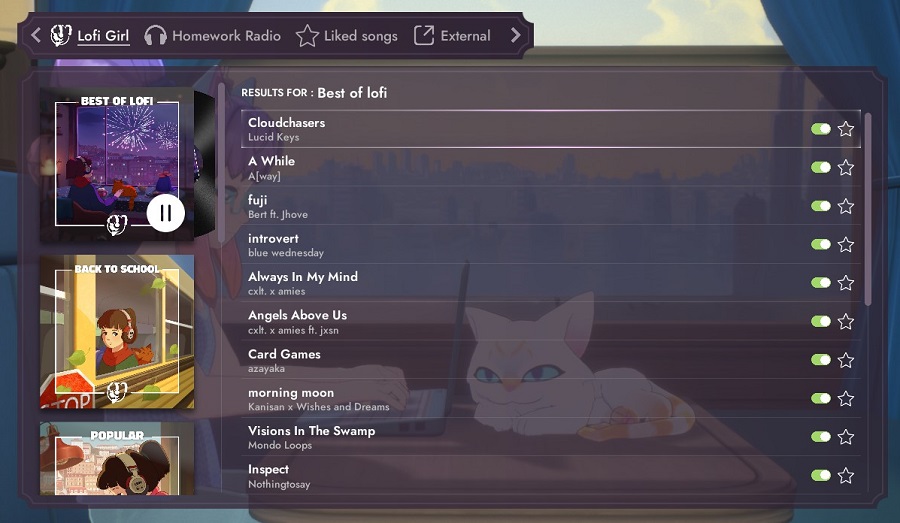Screen dimensions: 900x523
Task: Open the Homework Radio tab
Action: pyautogui.click(x=212, y=36)
